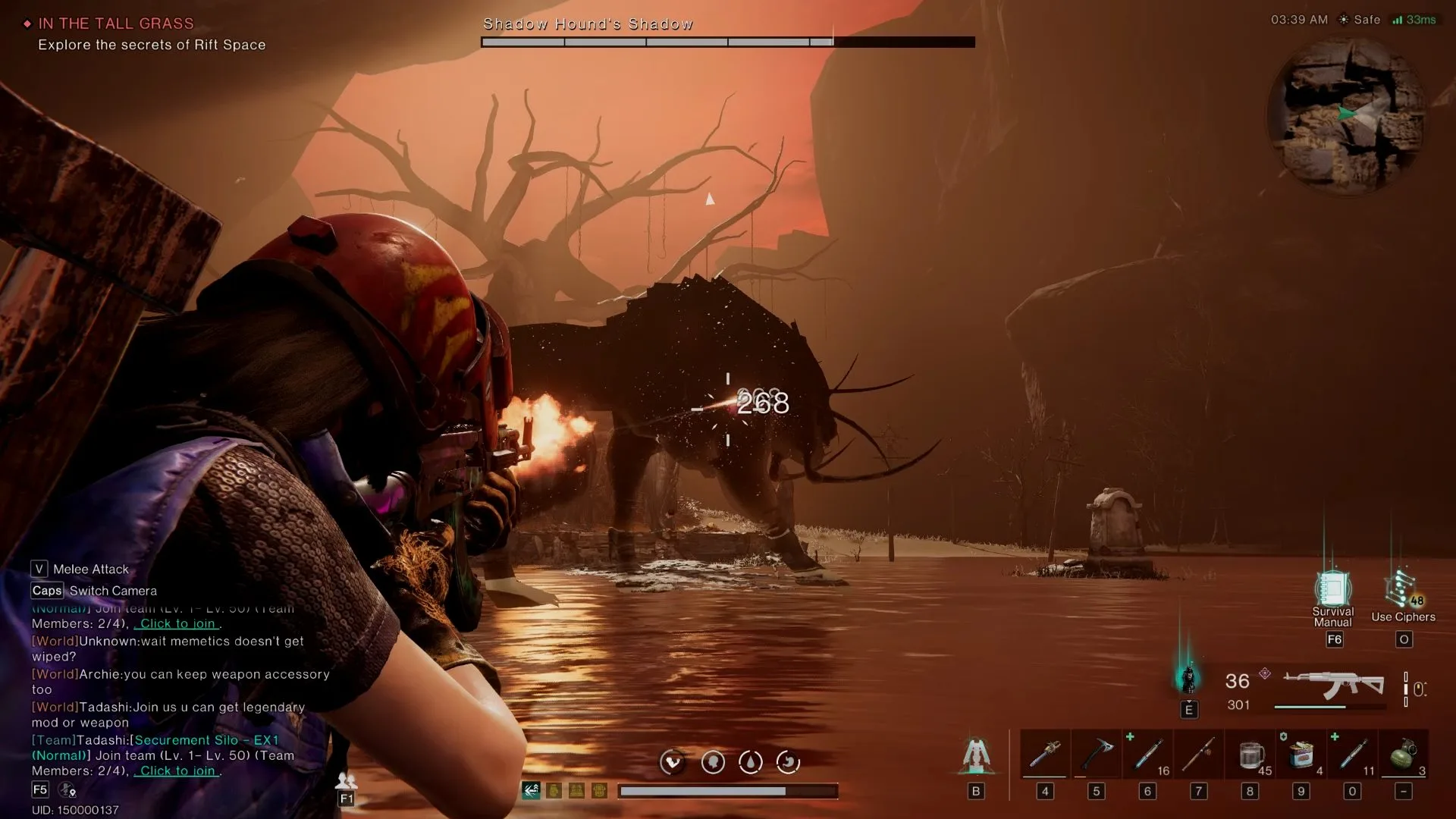
Task: Open the build mode icon above B
Action: [x=976, y=755]
